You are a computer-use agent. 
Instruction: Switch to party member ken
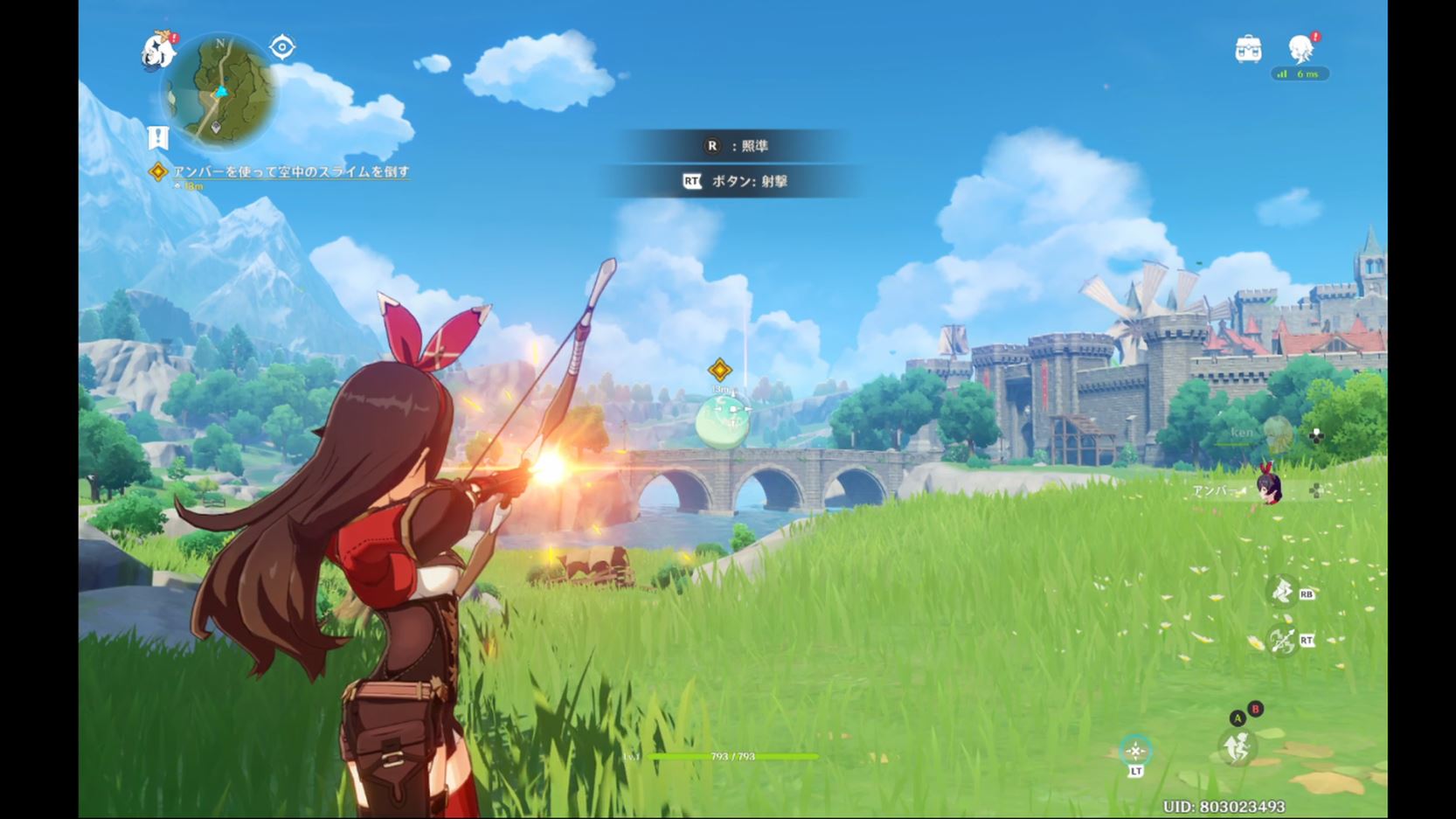point(1277,433)
